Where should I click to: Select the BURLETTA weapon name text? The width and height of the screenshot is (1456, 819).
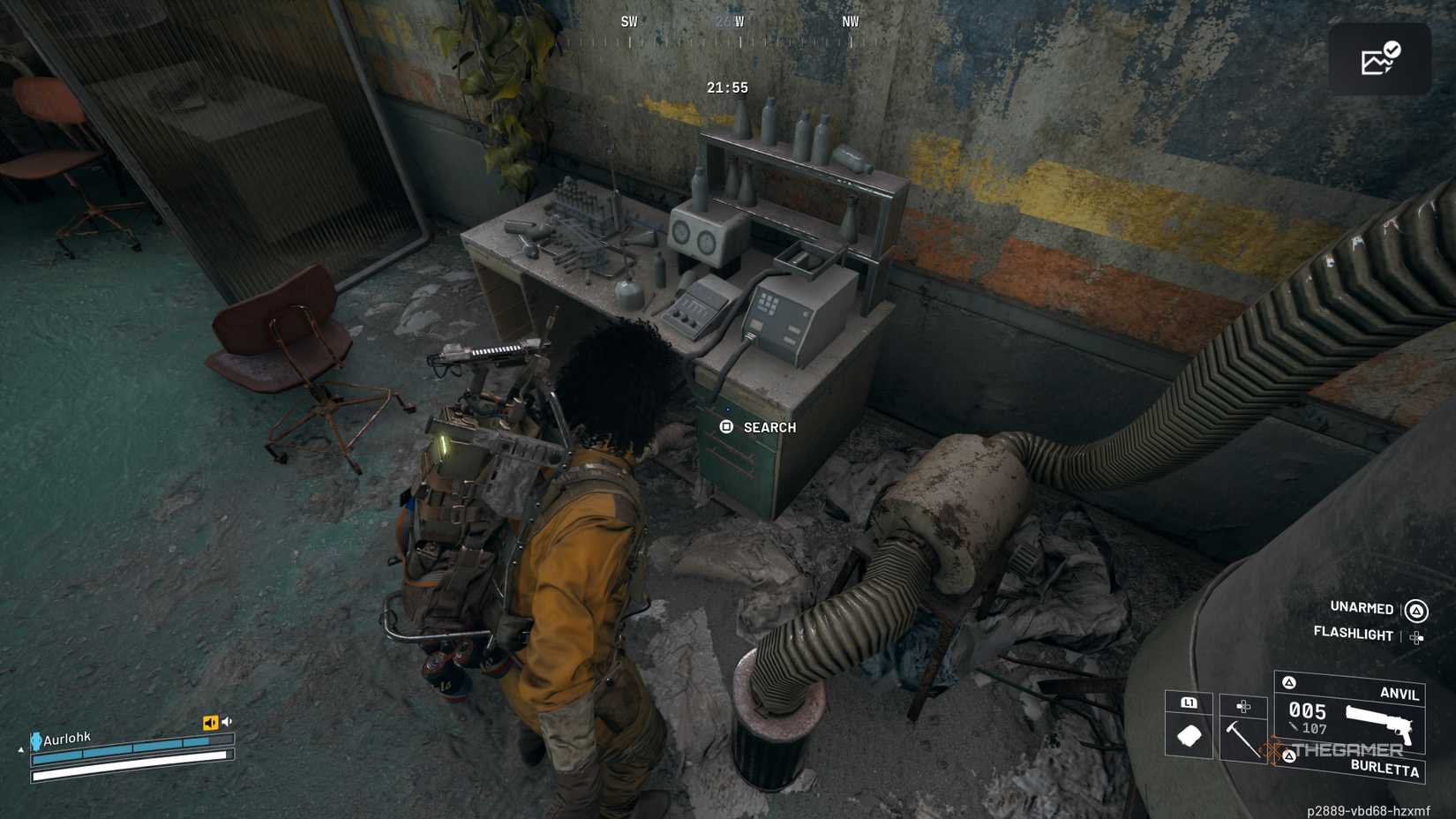point(1385,770)
